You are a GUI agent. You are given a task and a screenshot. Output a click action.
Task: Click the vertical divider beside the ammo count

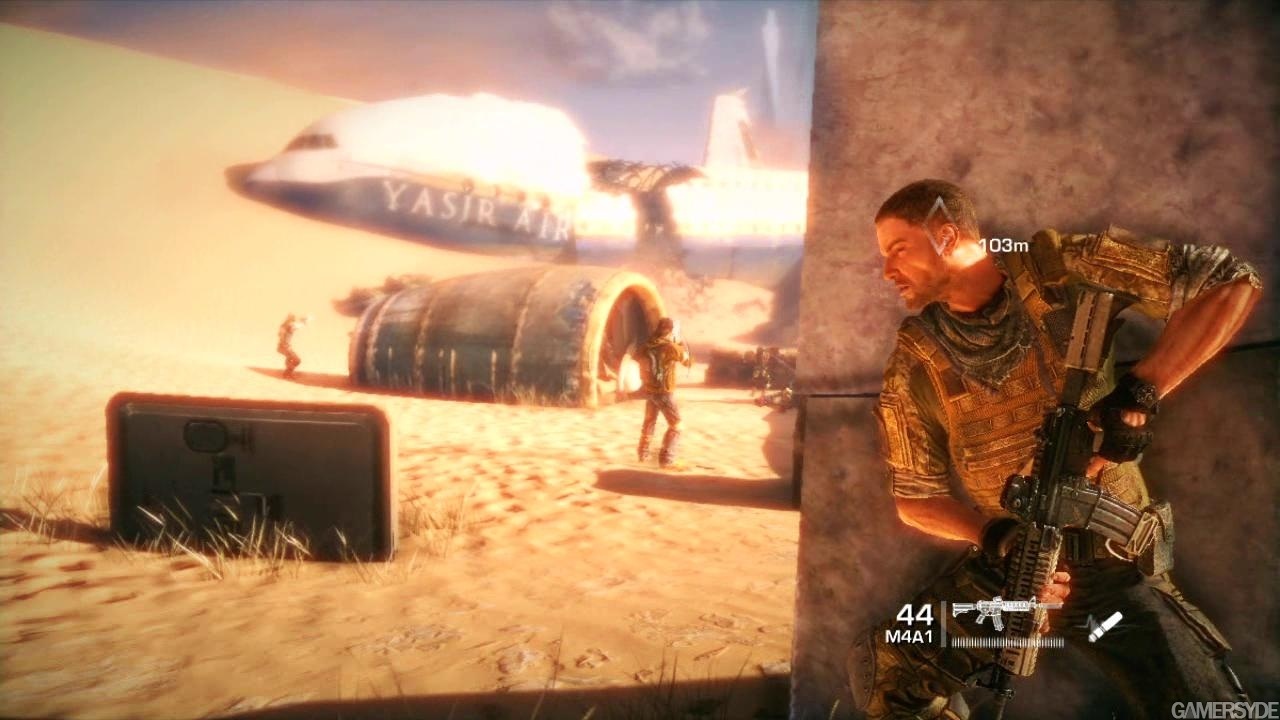point(941,622)
